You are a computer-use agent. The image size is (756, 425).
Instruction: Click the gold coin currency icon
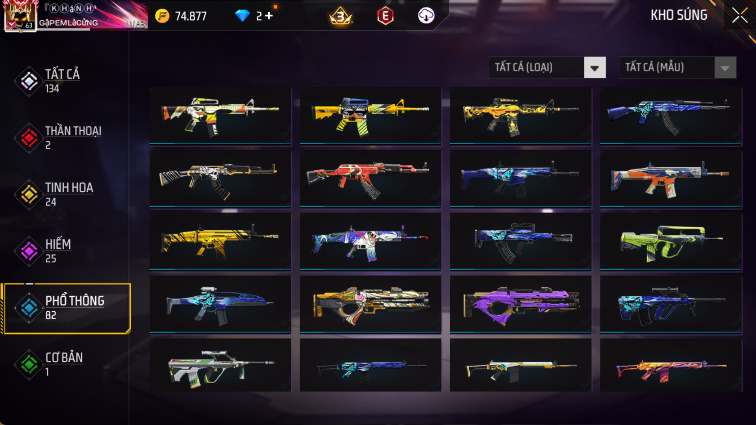161,16
